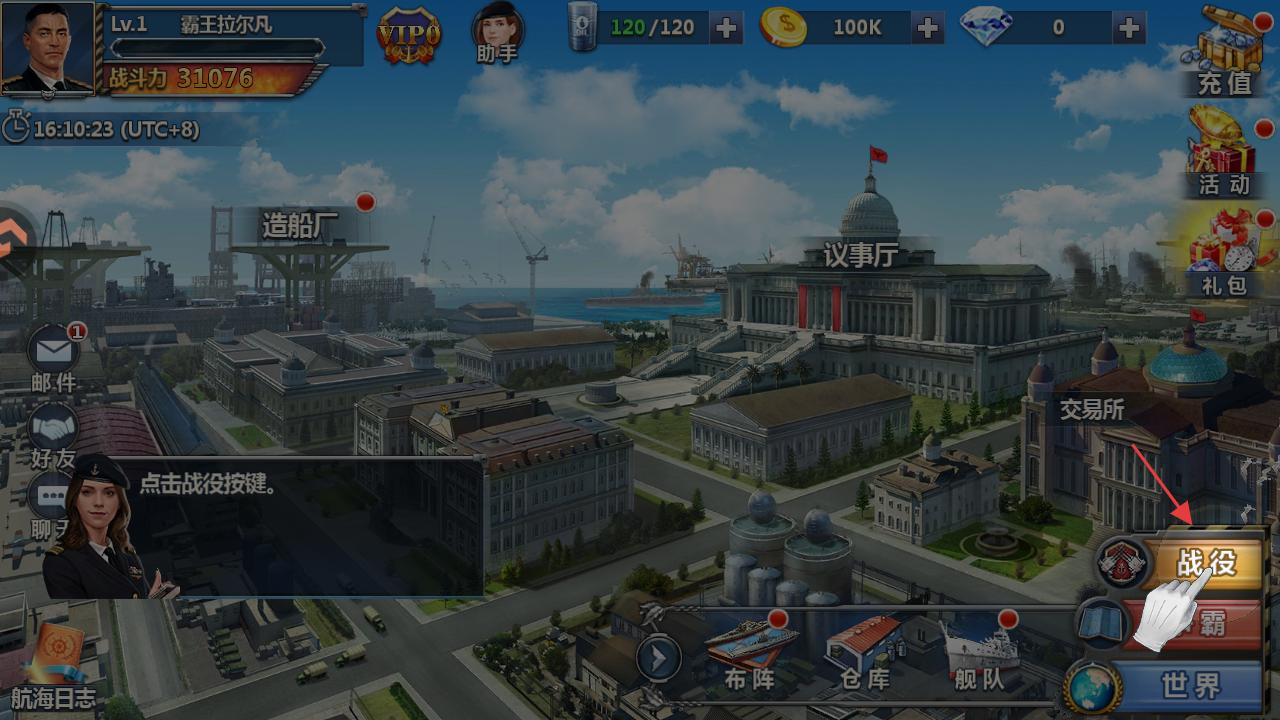Image resolution: width=1280 pixels, height=720 pixels.
Task: Add gold coins with plus button
Action: (928, 28)
